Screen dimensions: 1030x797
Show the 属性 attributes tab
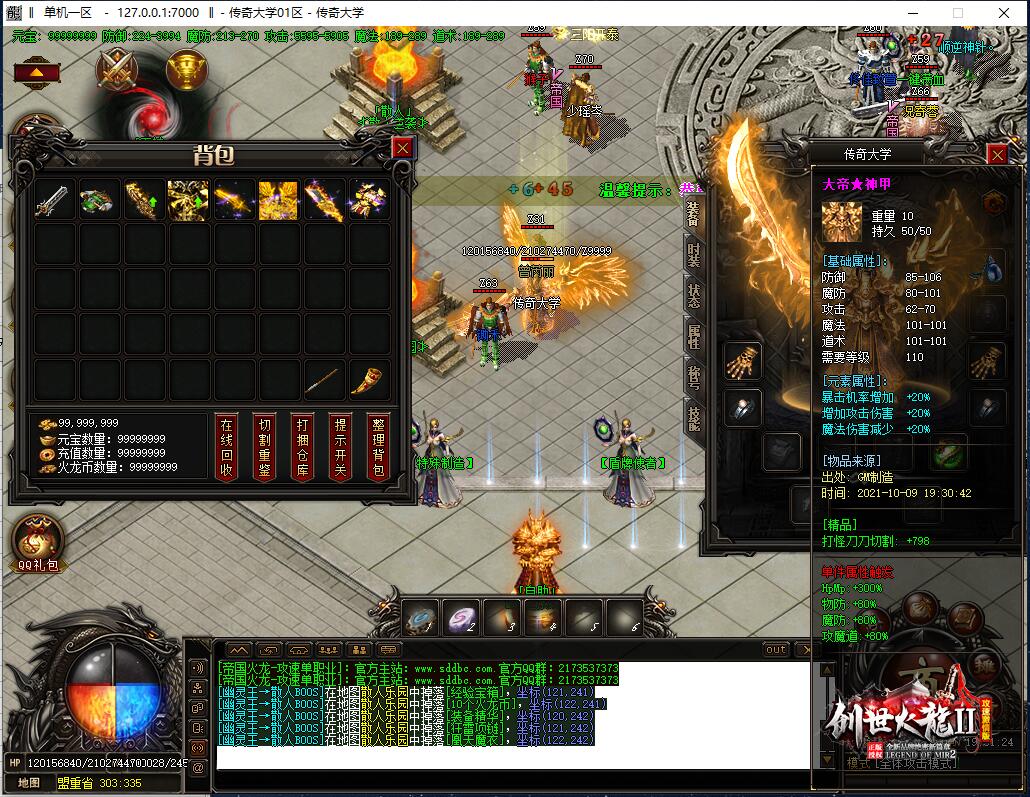pyautogui.click(x=693, y=336)
